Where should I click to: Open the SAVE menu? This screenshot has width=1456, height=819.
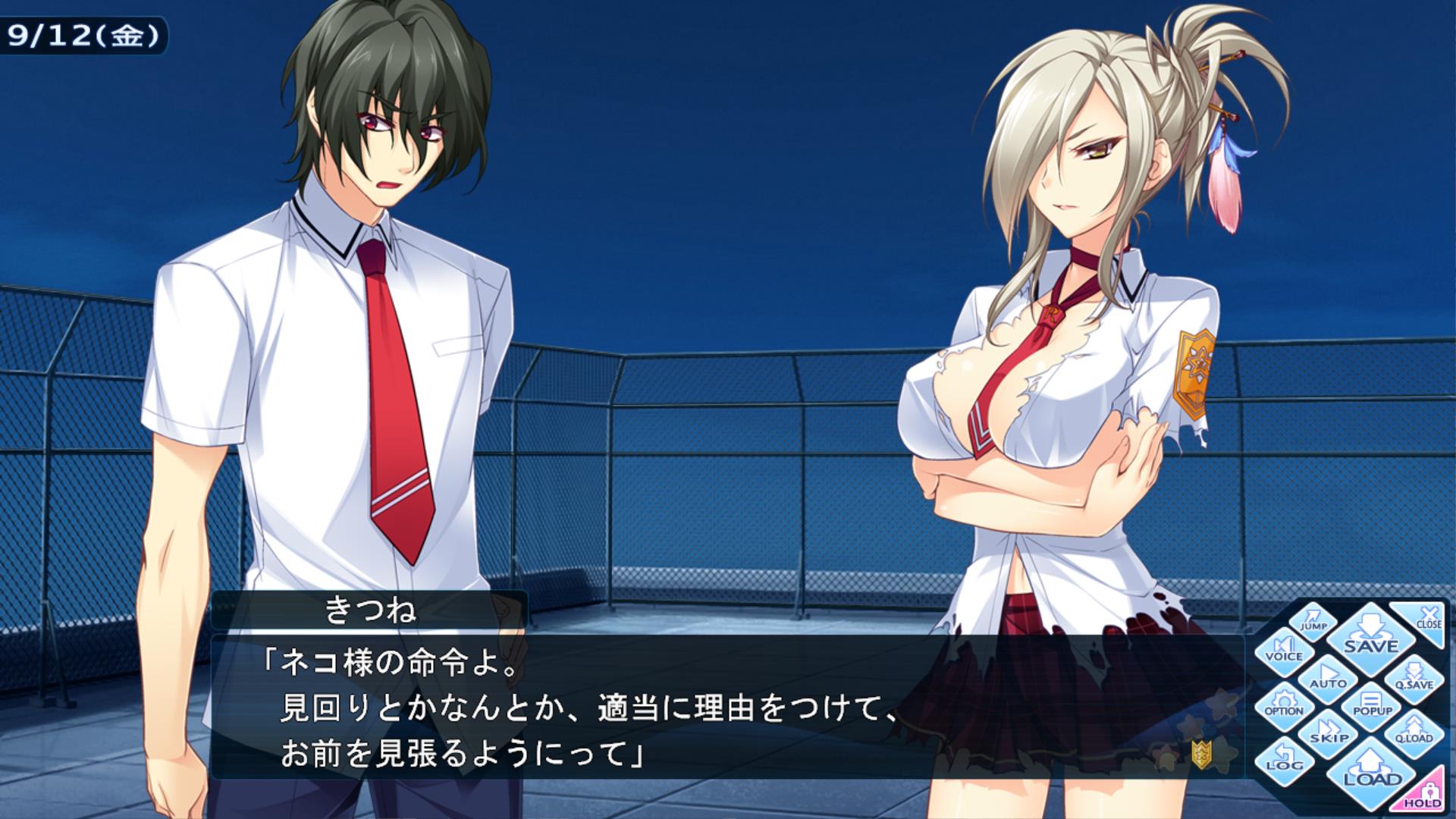point(1370,637)
